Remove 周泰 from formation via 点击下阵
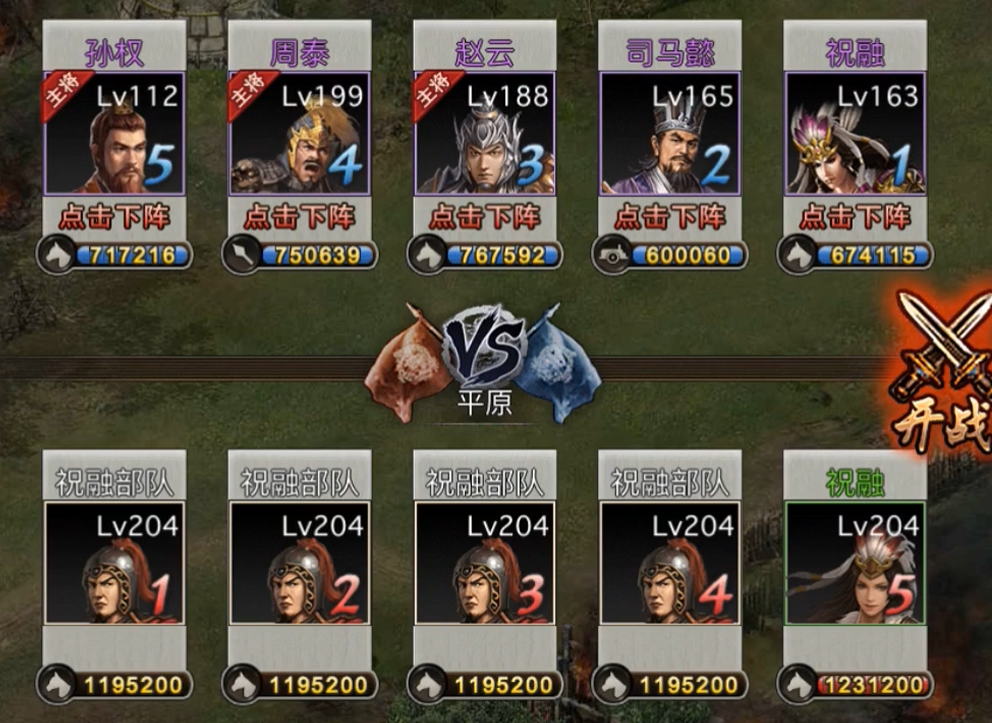The height and width of the screenshot is (723, 992). [x=299, y=216]
